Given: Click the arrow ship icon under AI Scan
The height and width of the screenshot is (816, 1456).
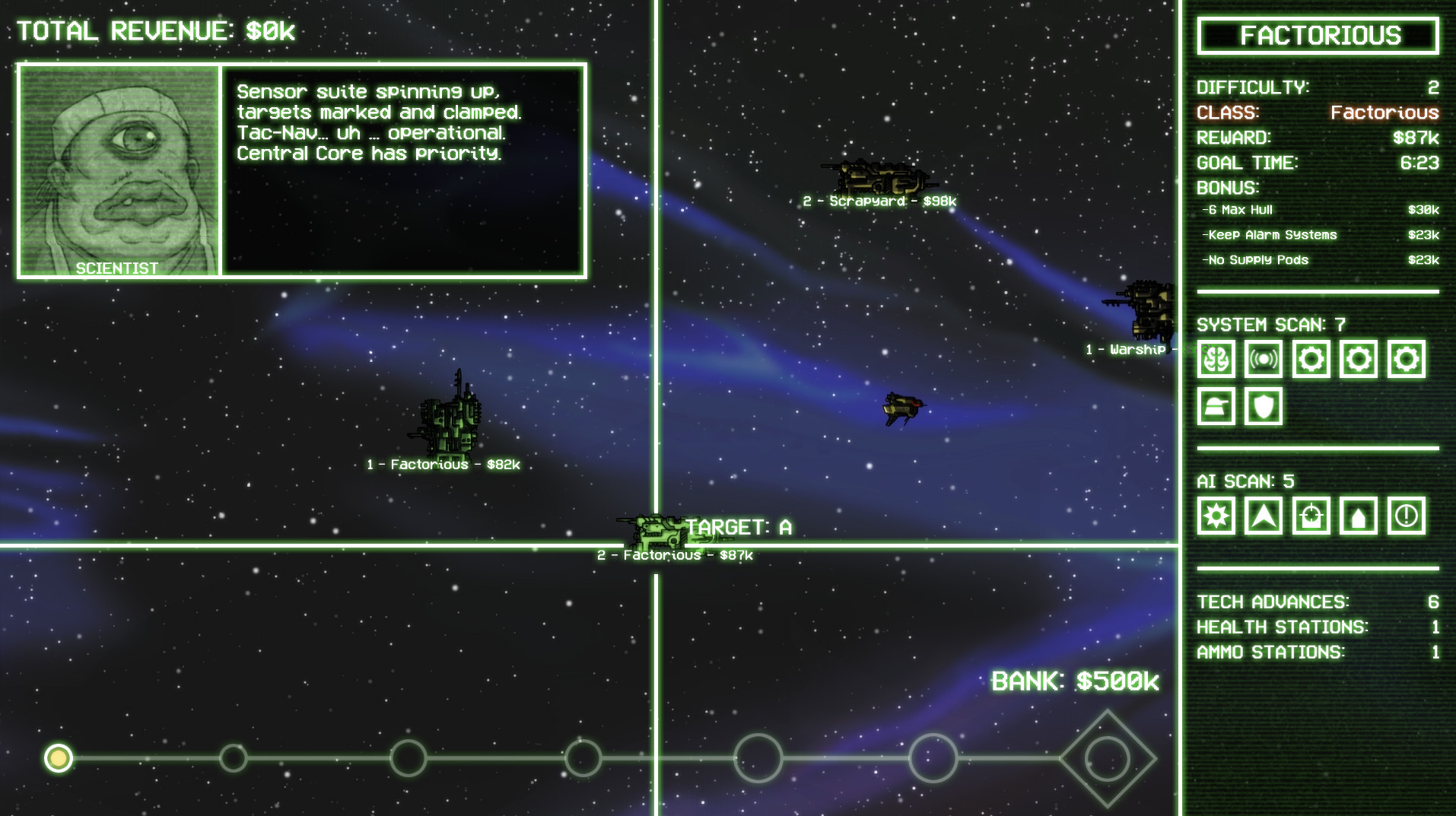Looking at the screenshot, I should click(x=1264, y=516).
